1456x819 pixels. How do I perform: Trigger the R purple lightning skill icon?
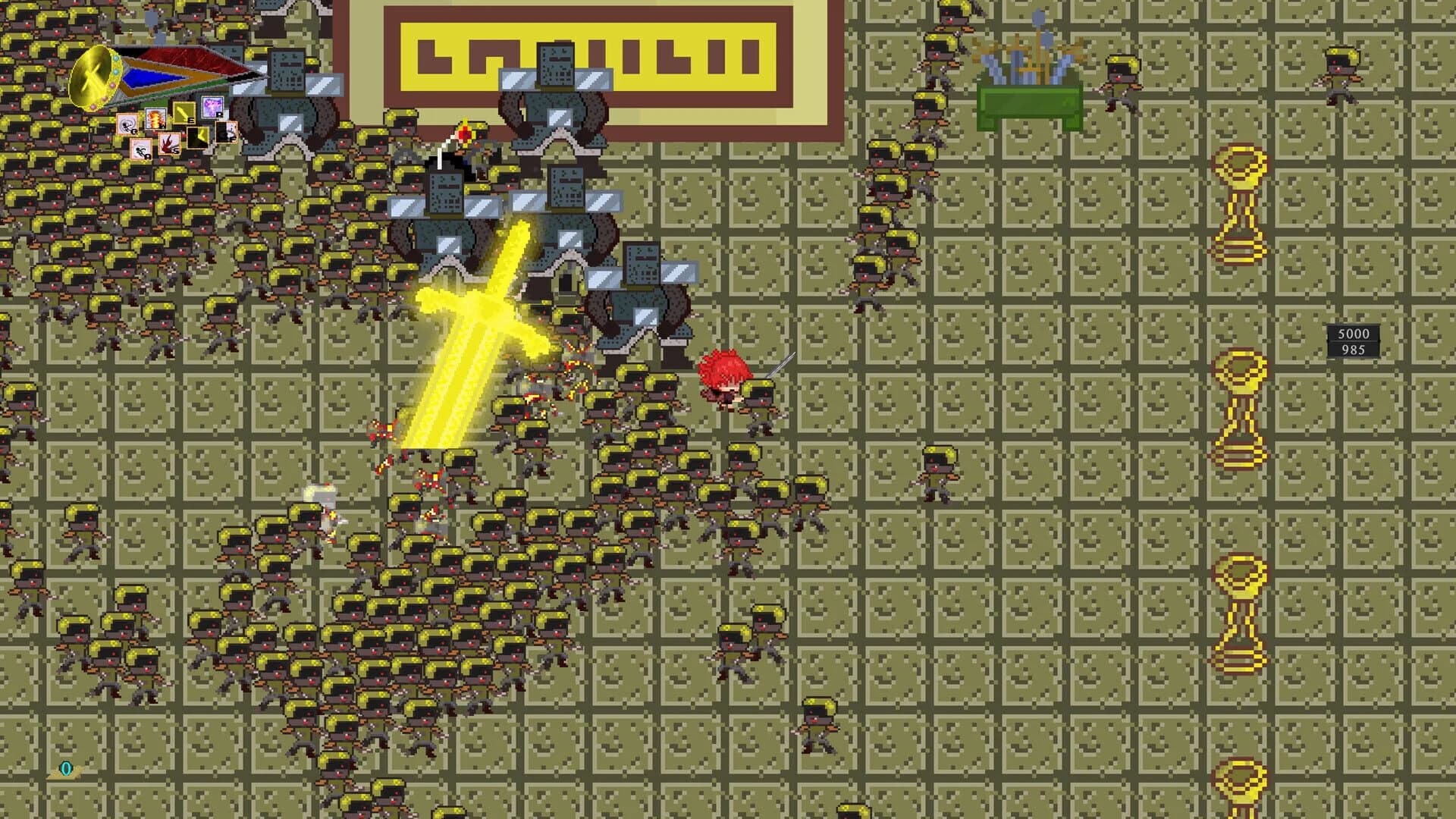click(212, 108)
